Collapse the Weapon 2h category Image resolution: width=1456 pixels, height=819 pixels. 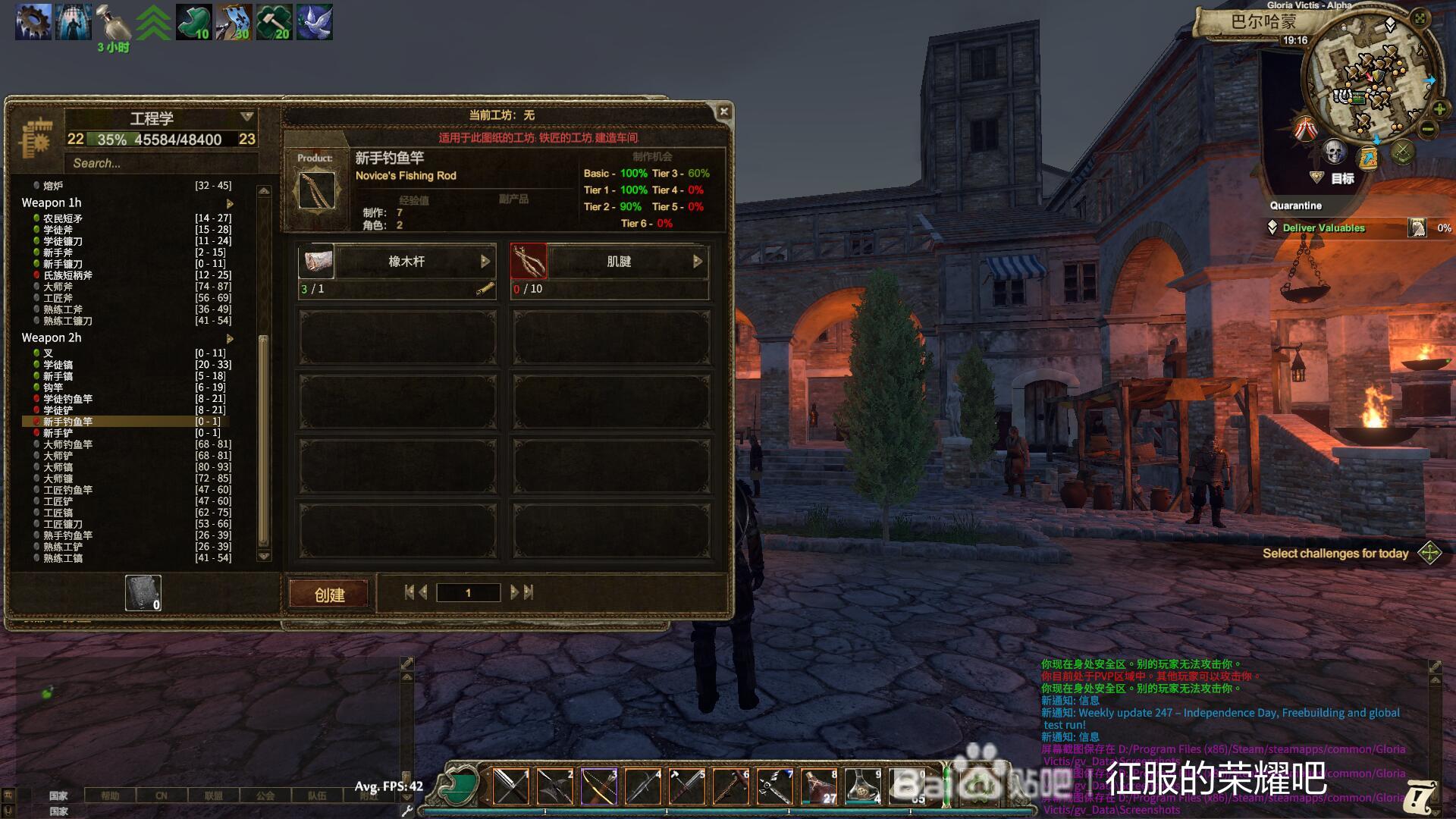[230, 338]
